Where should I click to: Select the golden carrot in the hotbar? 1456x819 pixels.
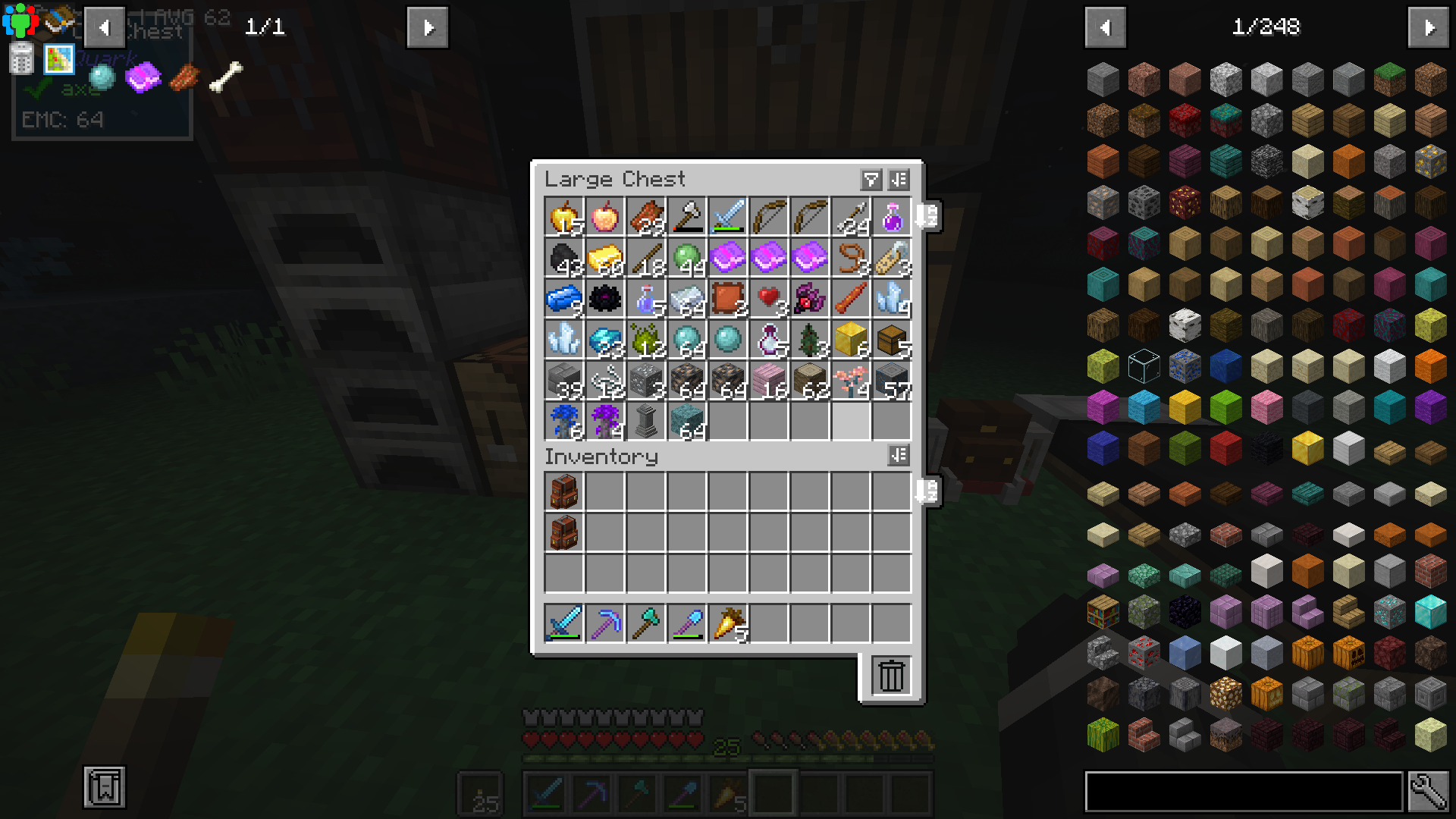pyautogui.click(x=726, y=793)
